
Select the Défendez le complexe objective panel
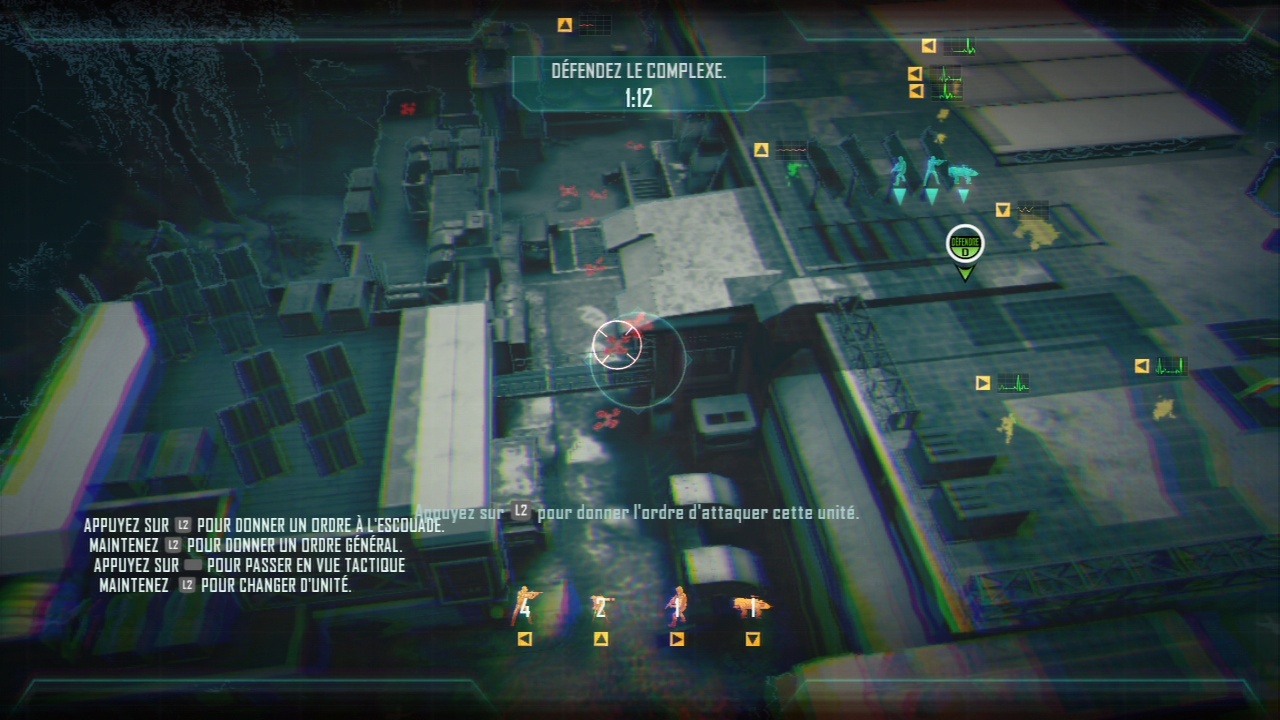point(638,83)
